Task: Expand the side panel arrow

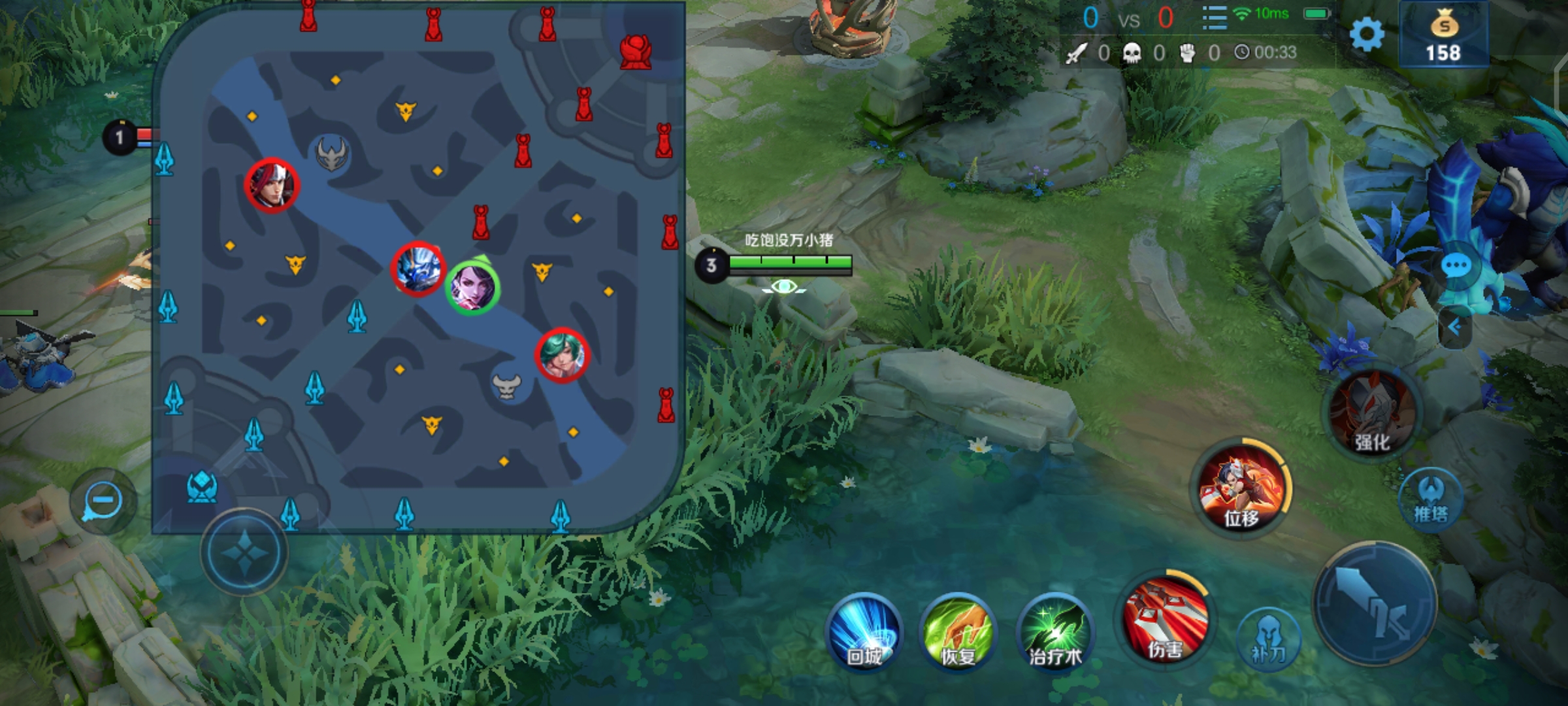Action: pyautogui.click(x=1454, y=327)
